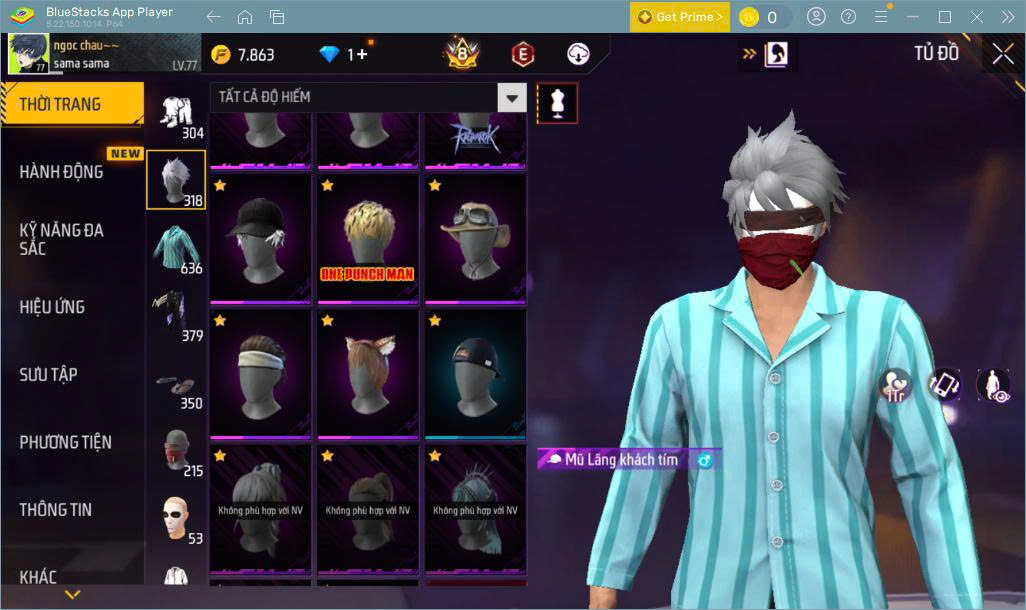
Task: Click the BlueStacks Get Prime button
Action: (680, 17)
